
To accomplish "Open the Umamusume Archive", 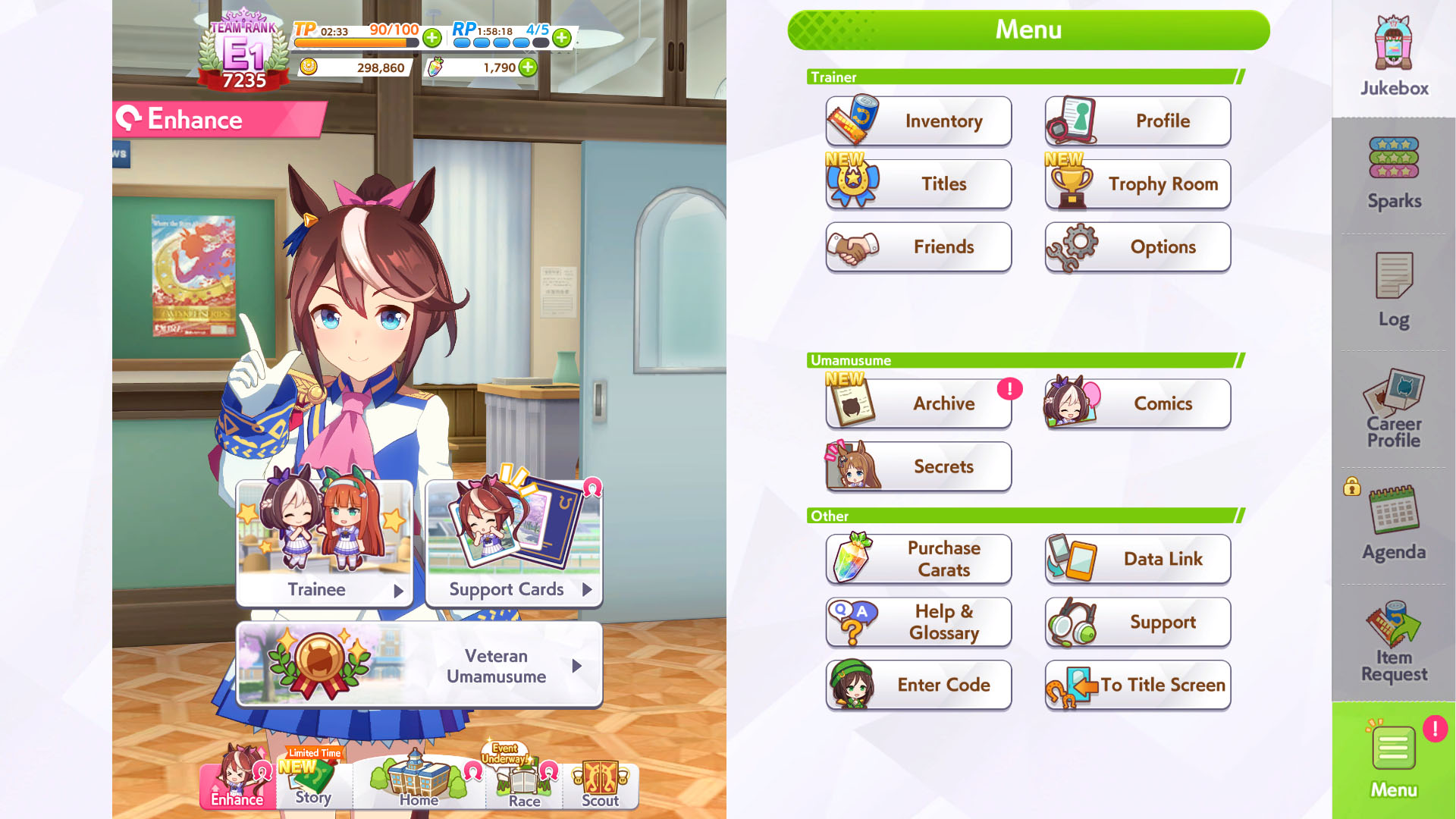I will [918, 403].
